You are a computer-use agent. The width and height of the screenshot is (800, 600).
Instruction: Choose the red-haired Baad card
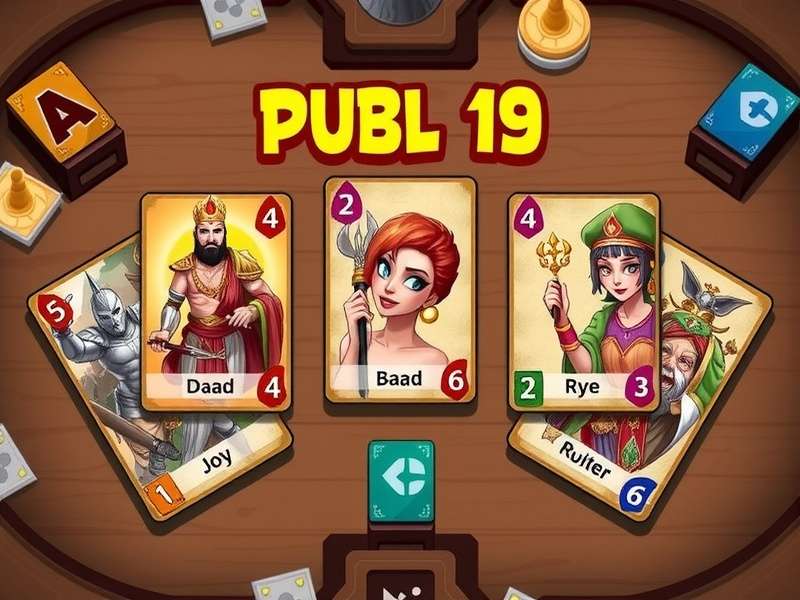[x=400, y=290]
